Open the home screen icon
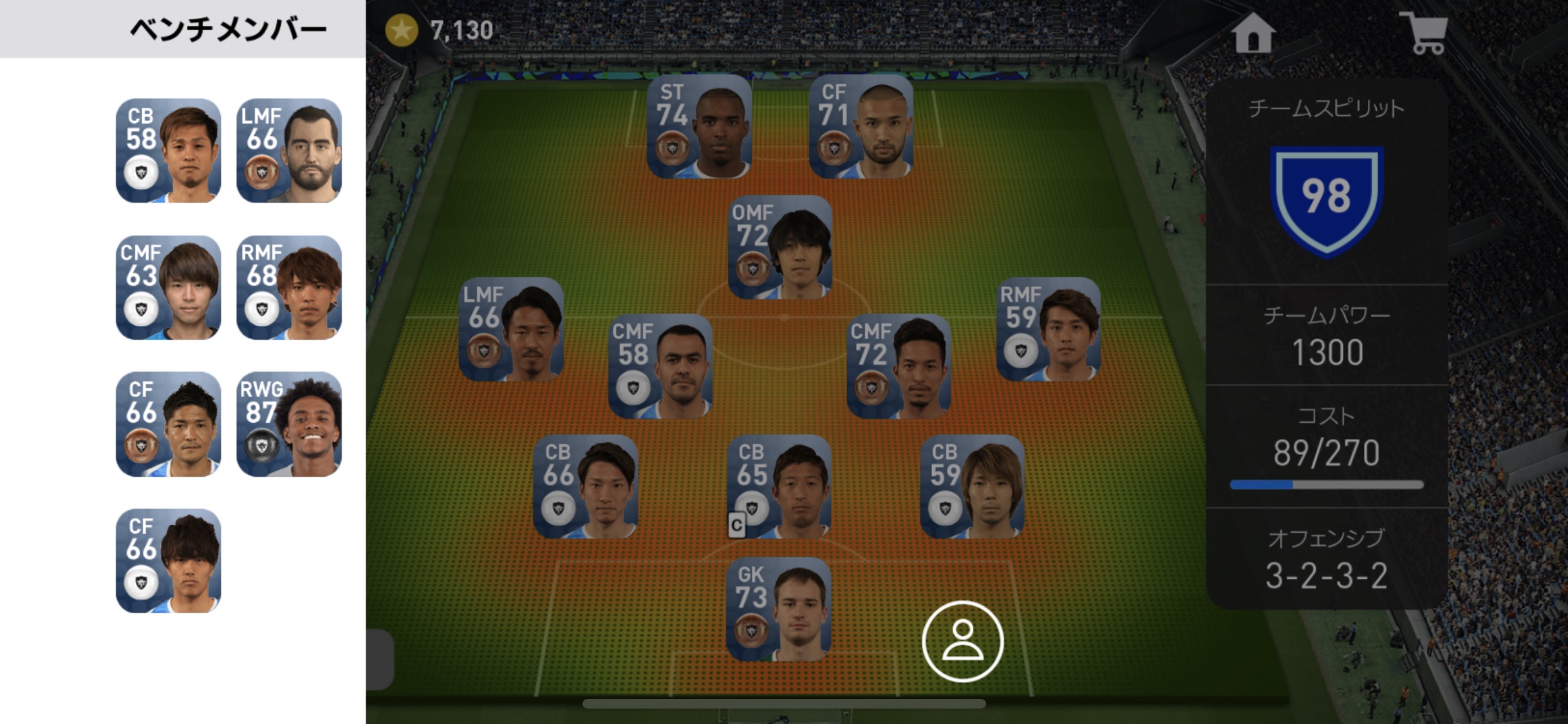1568x724 pixels. 1253,32
